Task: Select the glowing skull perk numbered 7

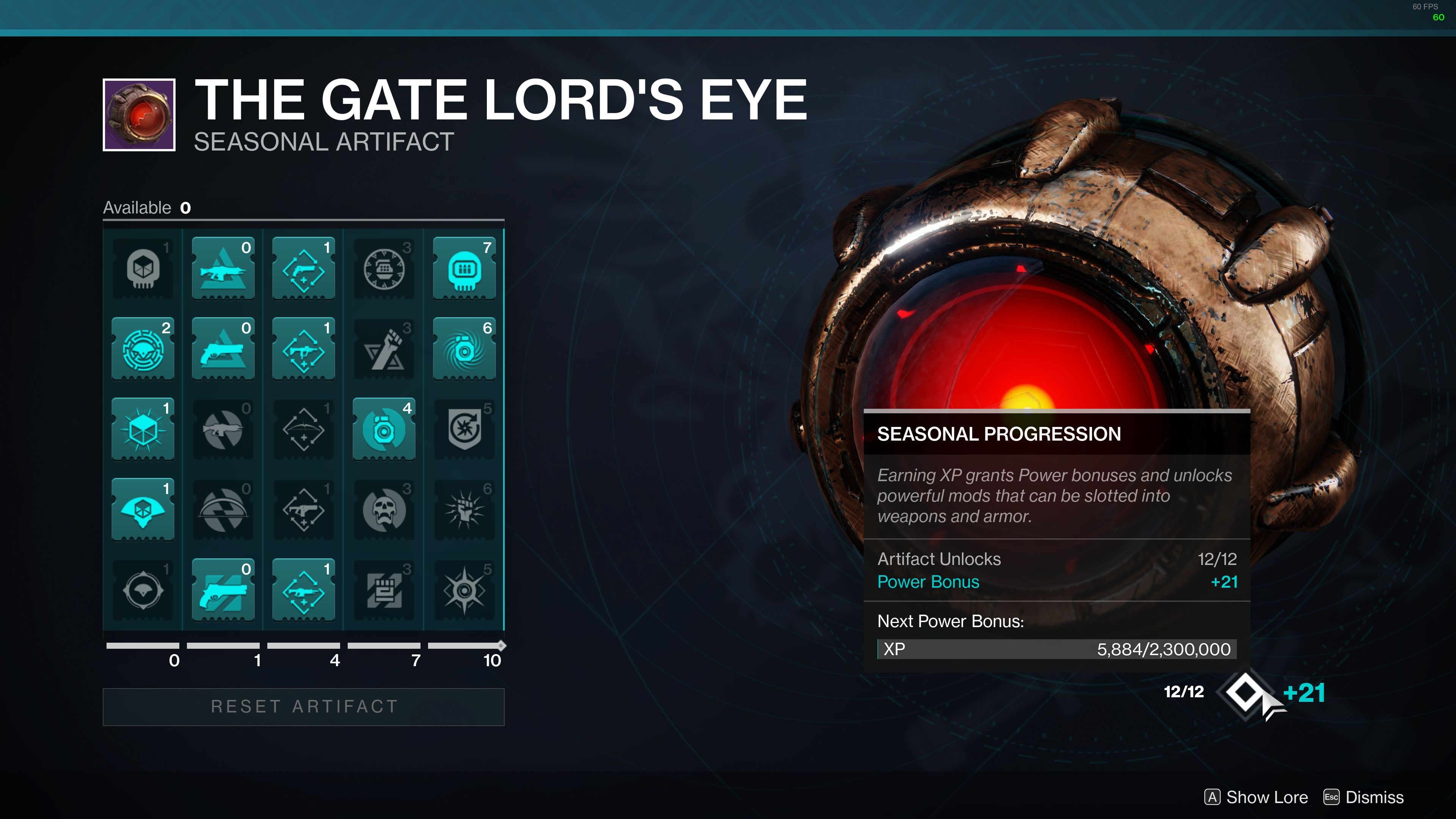Action: coord(464,268)
